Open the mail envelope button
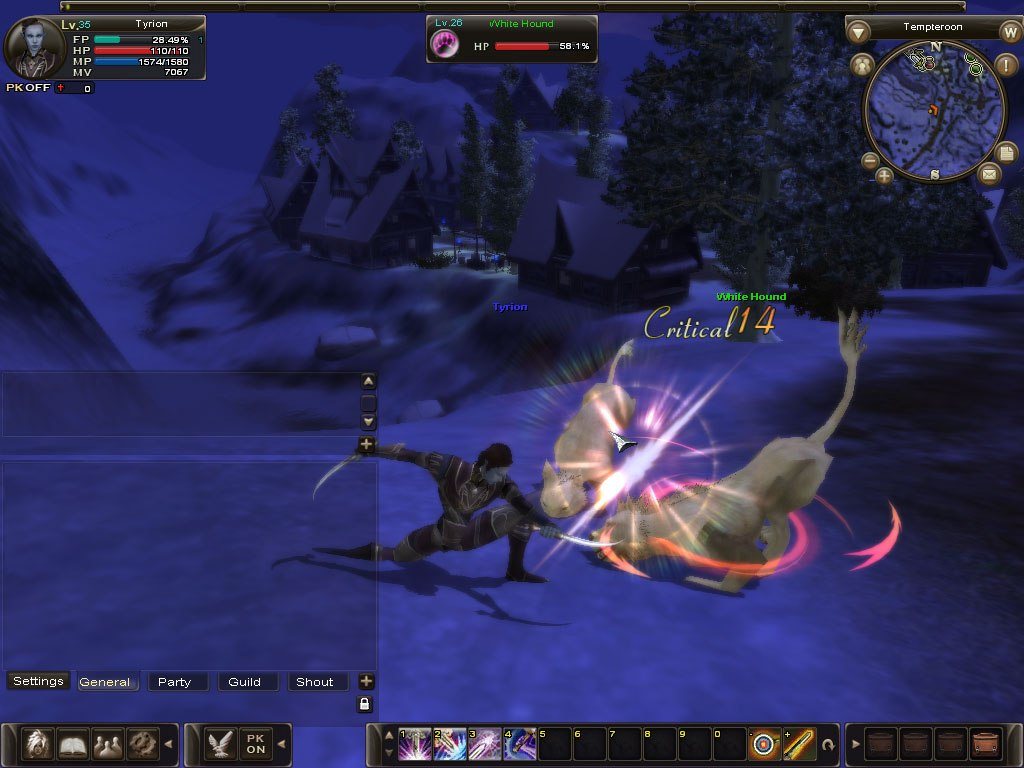Viewport: 1024px width, 768px height. pyautogui.click(x=989, y=174)
